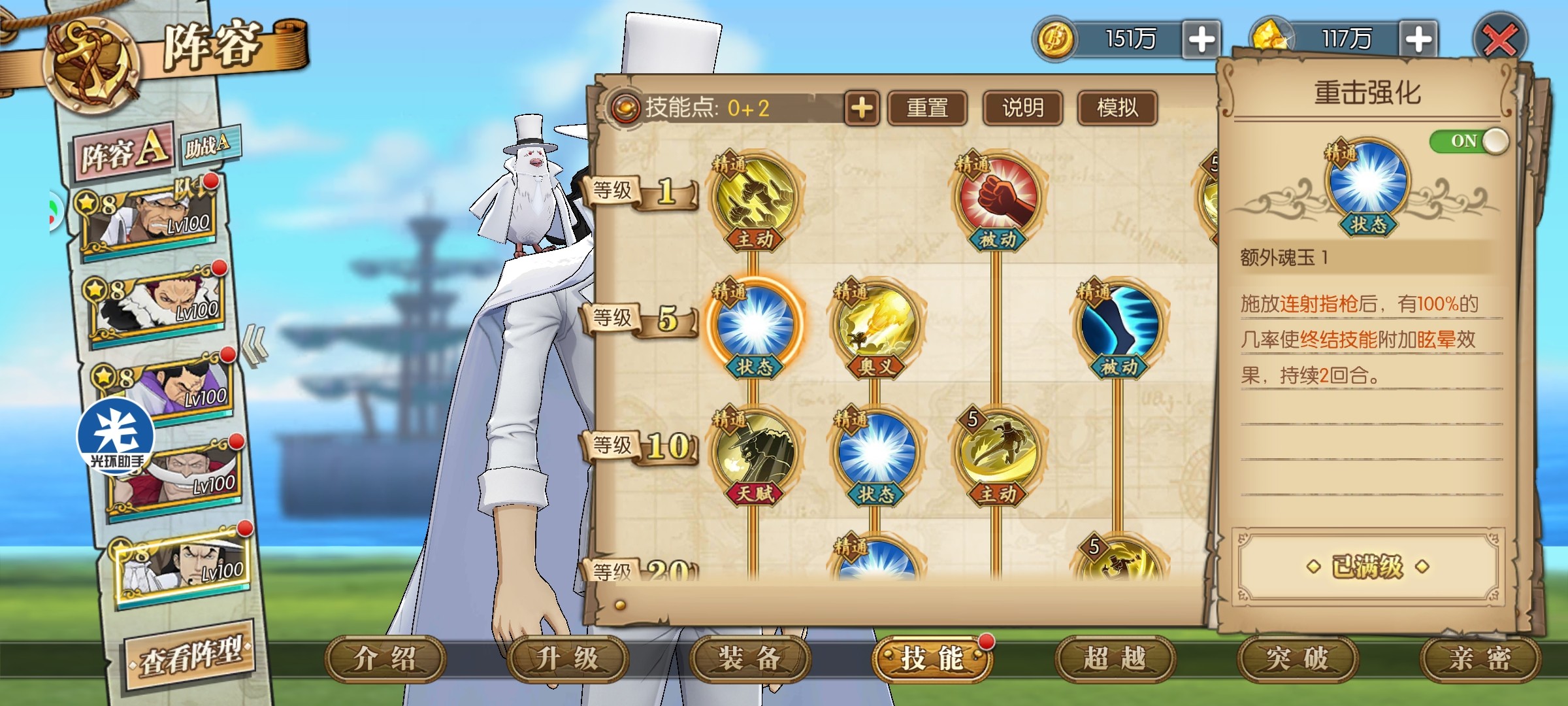Add skill points with the plus button
This screenshot has height=706, width=1568.
pos(862,108)
